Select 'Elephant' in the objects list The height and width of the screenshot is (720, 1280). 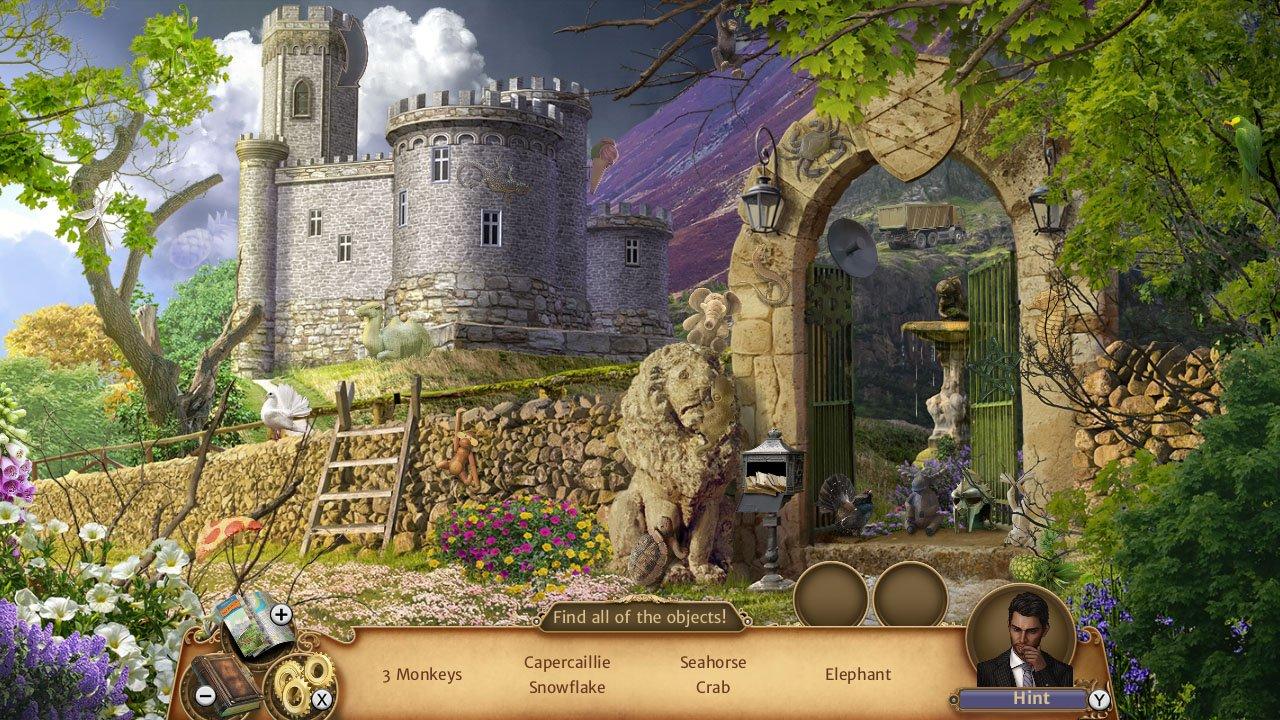click(x=861, y=675)
